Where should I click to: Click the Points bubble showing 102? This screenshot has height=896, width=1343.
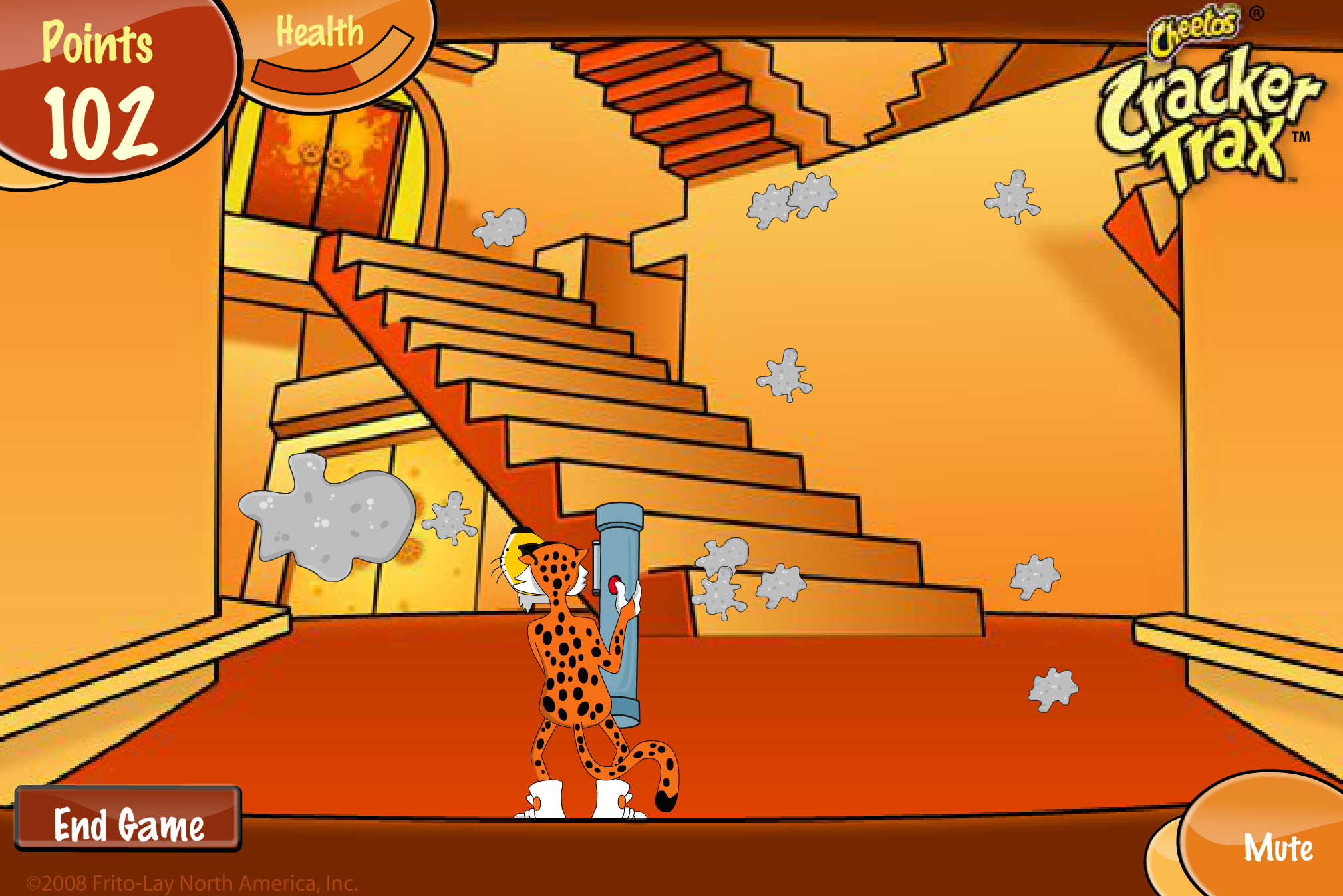pyautogui.click(x=103, y=86)
